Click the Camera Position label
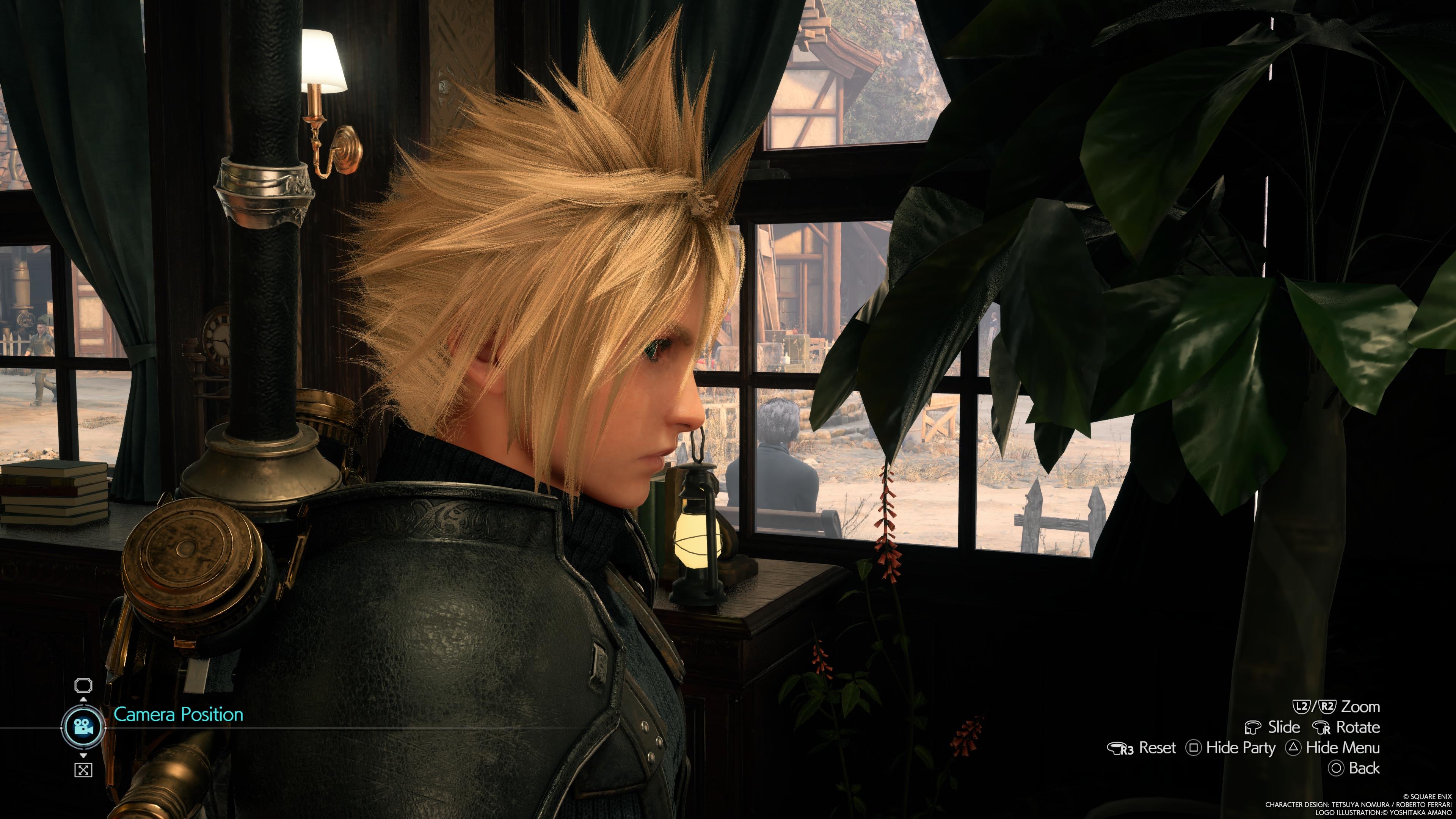Image resolution: width=1456 pixels, height=819 pixels. [x=178, y=714]
